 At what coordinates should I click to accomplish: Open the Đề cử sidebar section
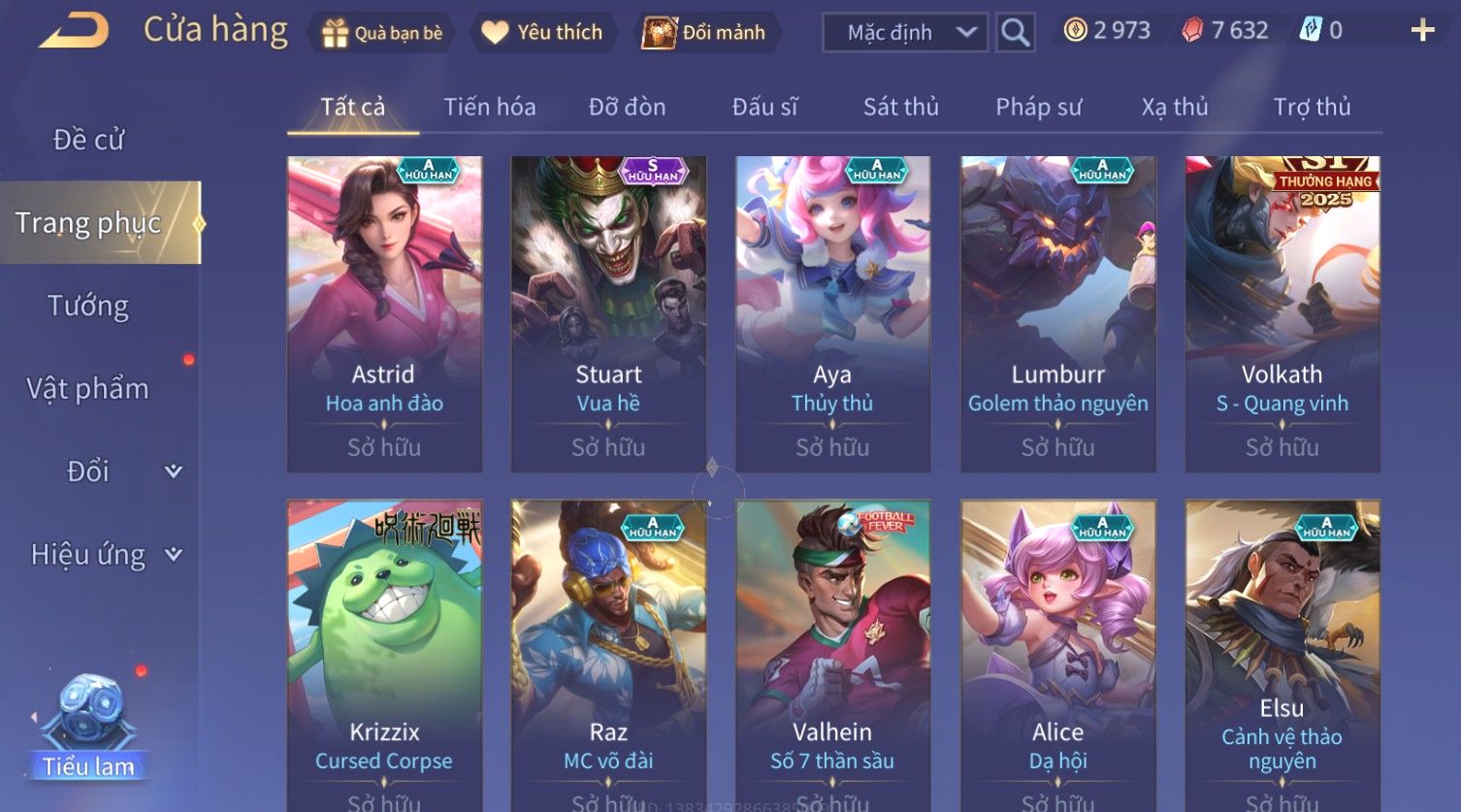[88, 140]
